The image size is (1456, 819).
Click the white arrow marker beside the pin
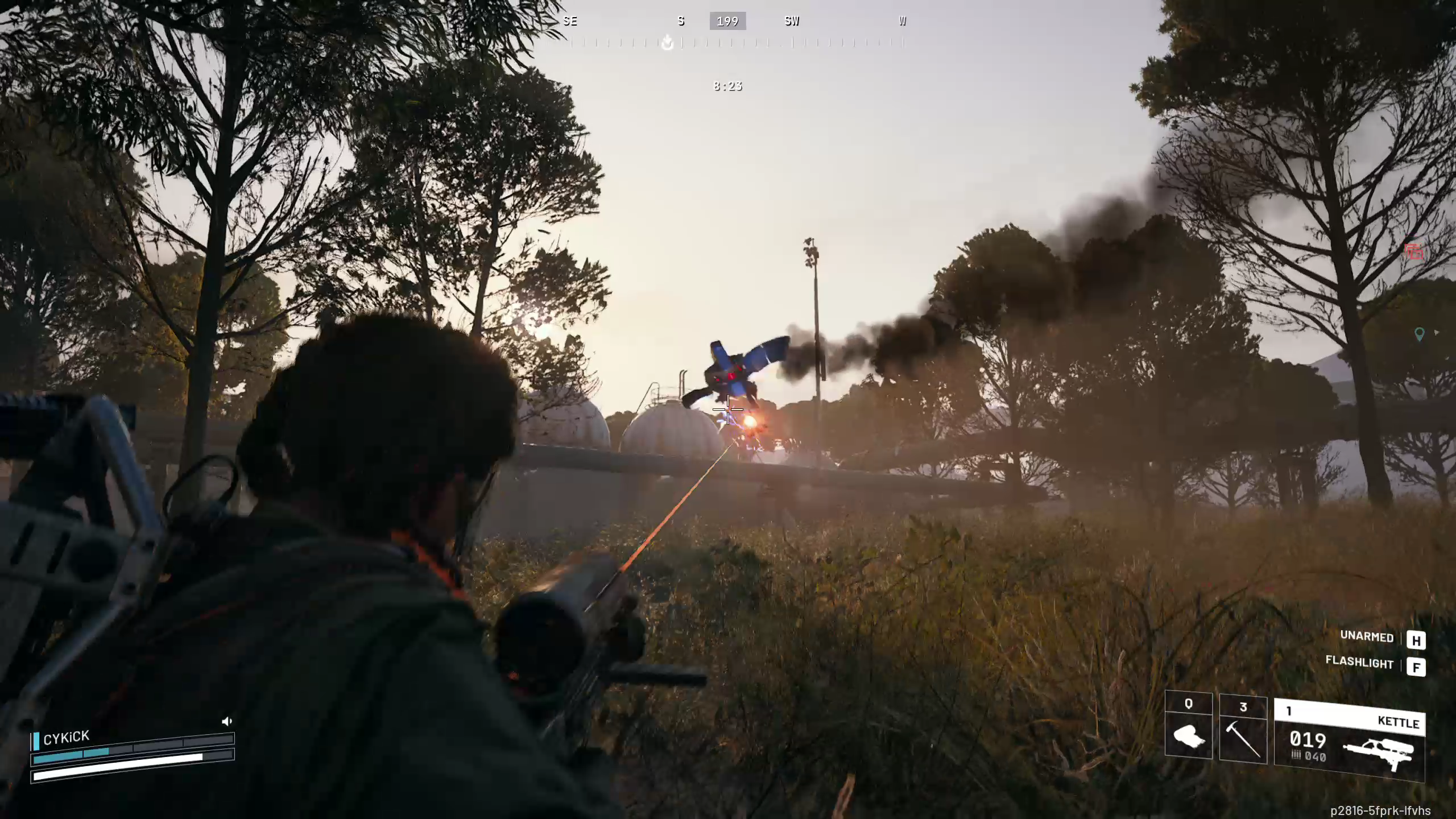[1437, 333]
